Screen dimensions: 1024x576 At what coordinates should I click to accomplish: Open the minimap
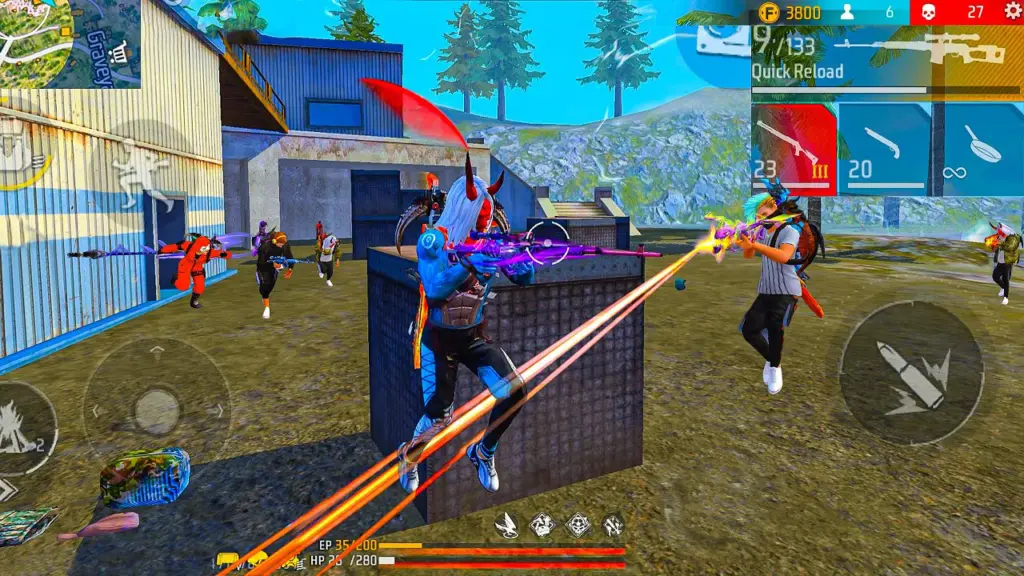click(x=70, y=43)
